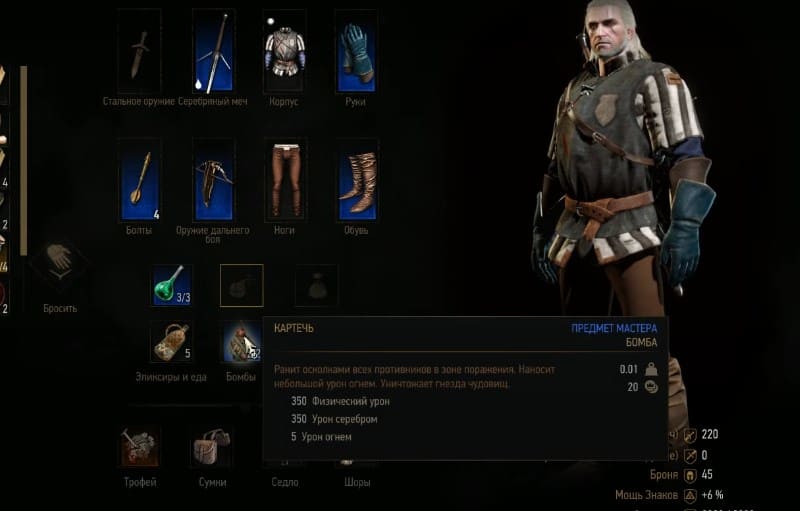The image size is (800, 511).
Task: Select the green potion slot
Action: click(x=171, y=285)
